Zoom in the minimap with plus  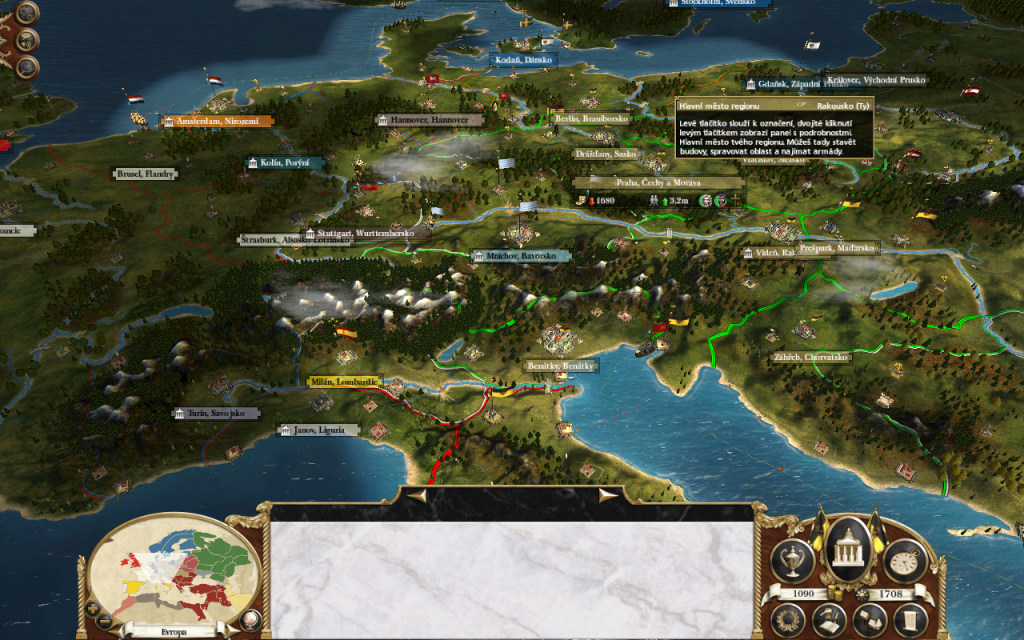(94, 607)
